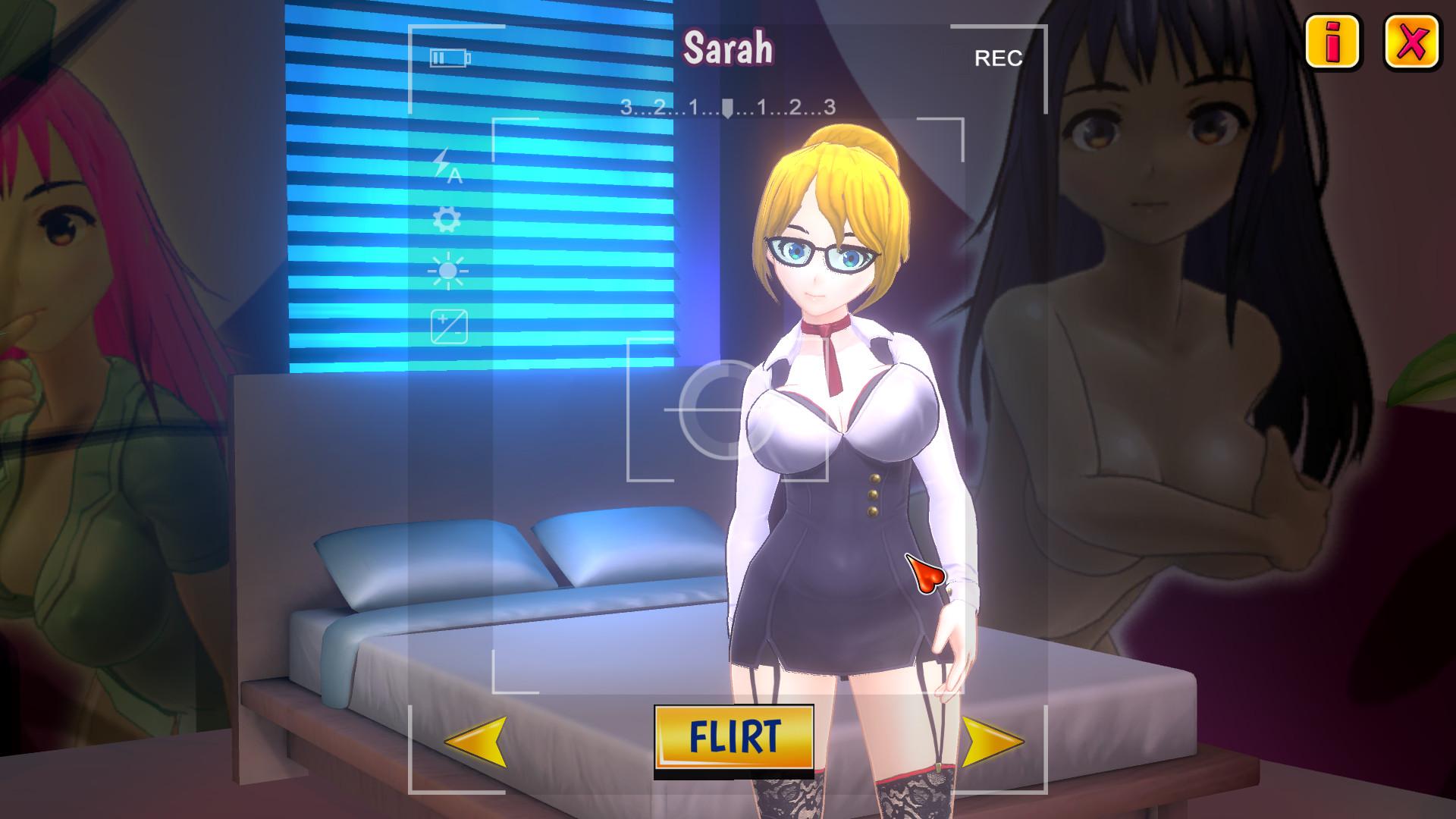Expand the settings via the gear icon

coord(448,221)
